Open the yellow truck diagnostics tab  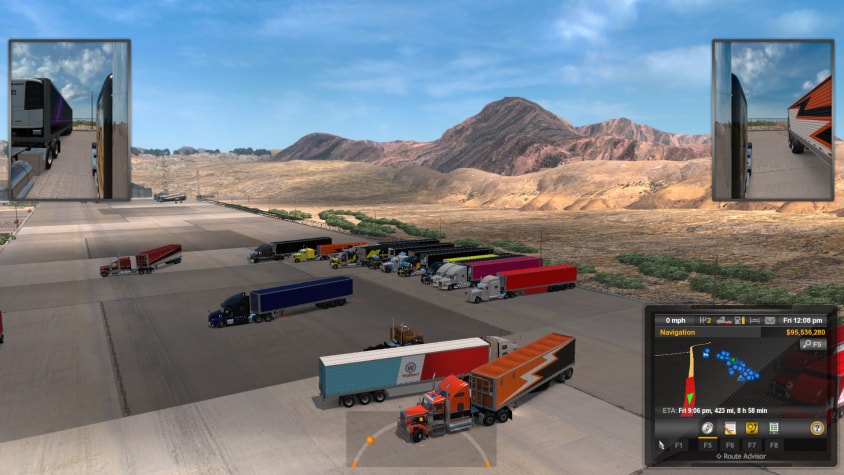752,428
